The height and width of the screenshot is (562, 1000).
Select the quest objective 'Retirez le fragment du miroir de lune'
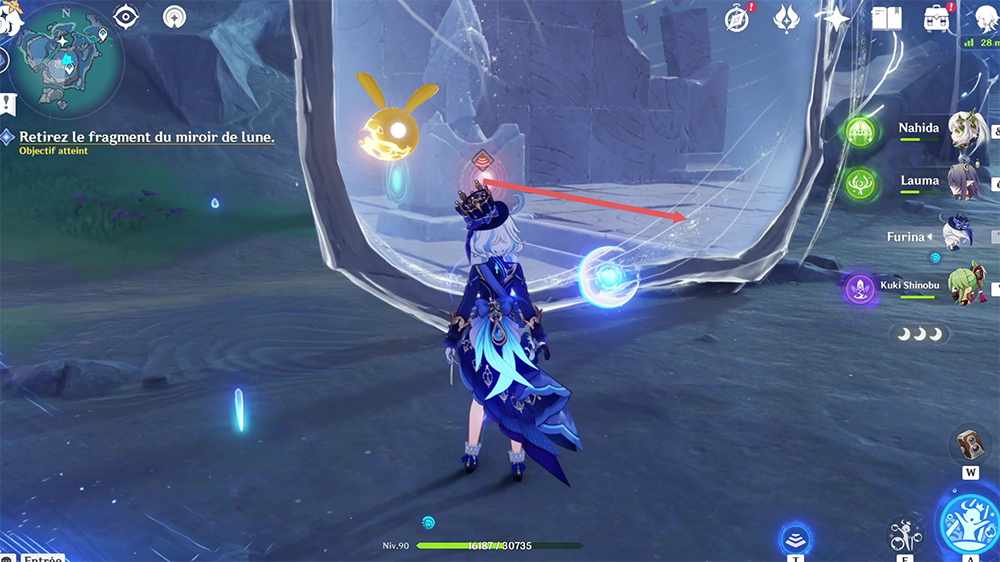tap(146, 137)
